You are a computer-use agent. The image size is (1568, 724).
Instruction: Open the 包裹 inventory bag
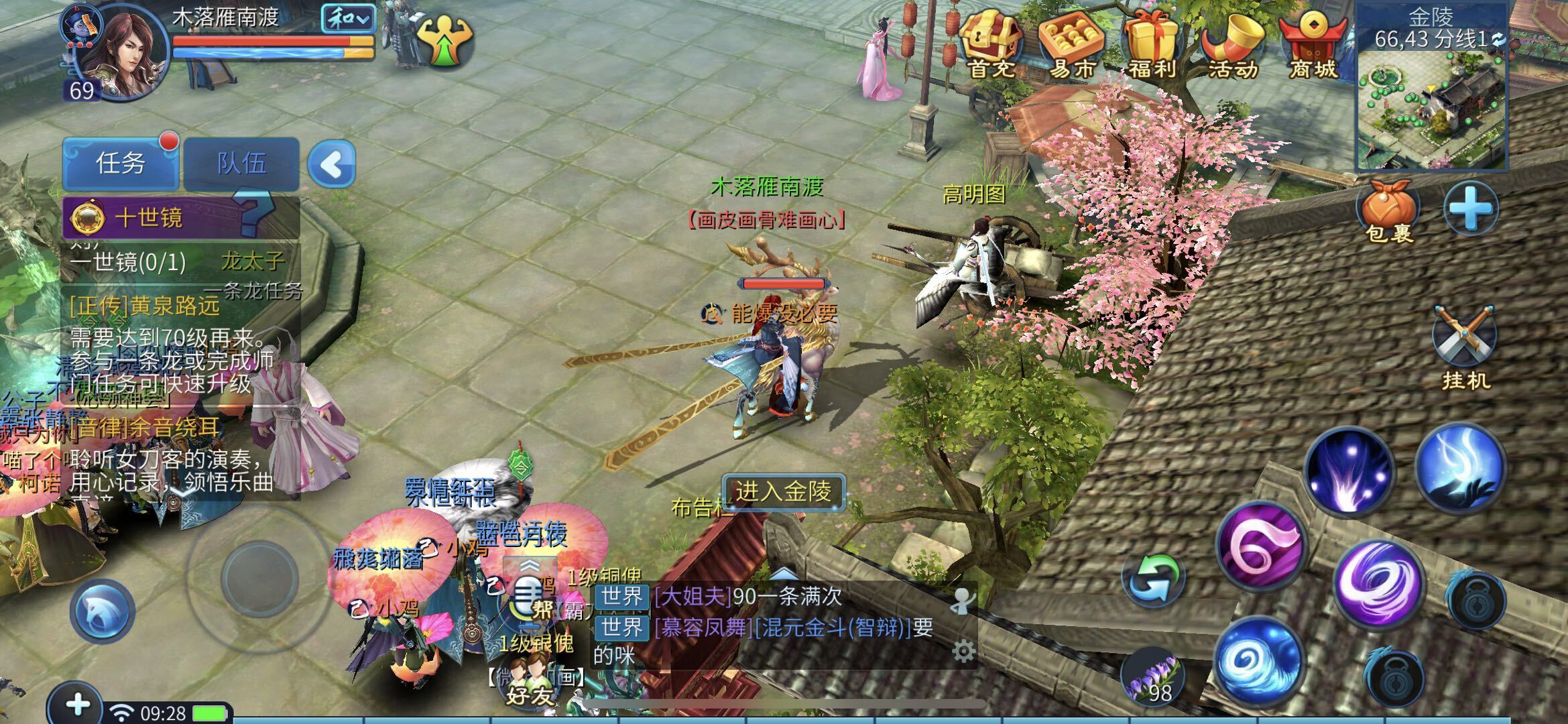1388,211
